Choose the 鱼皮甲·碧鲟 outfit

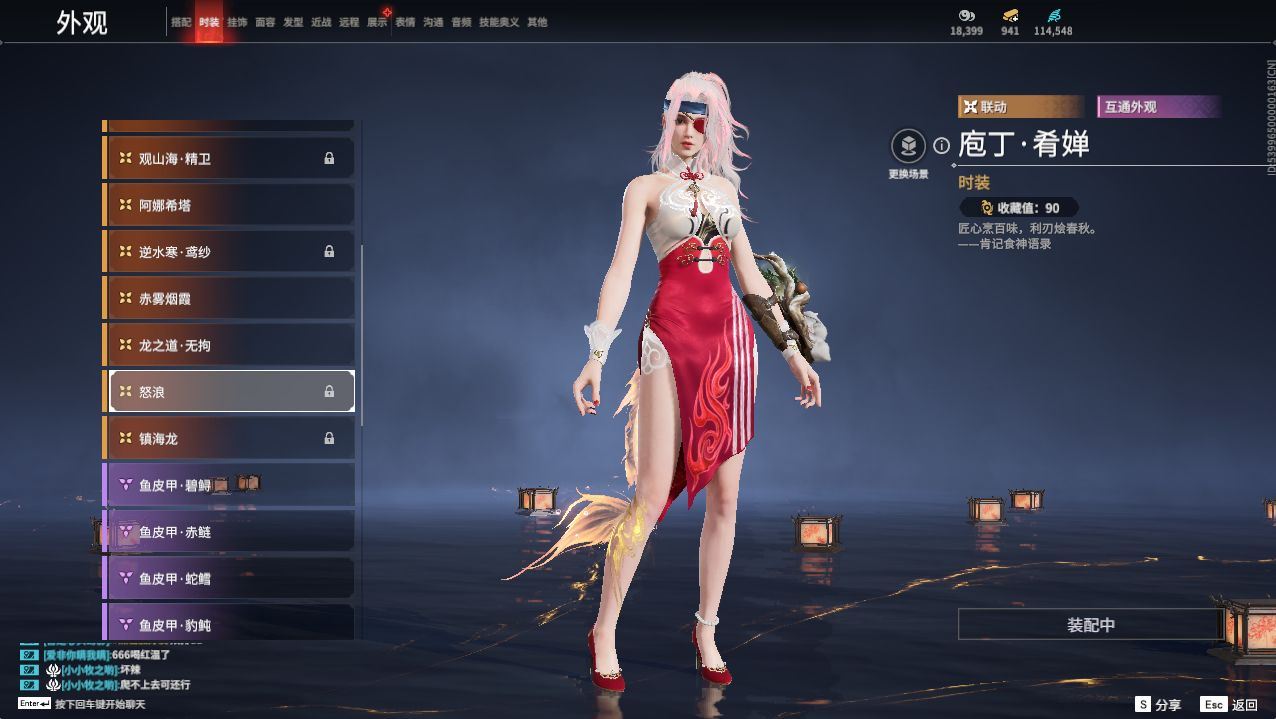click(x=230, y=485)
